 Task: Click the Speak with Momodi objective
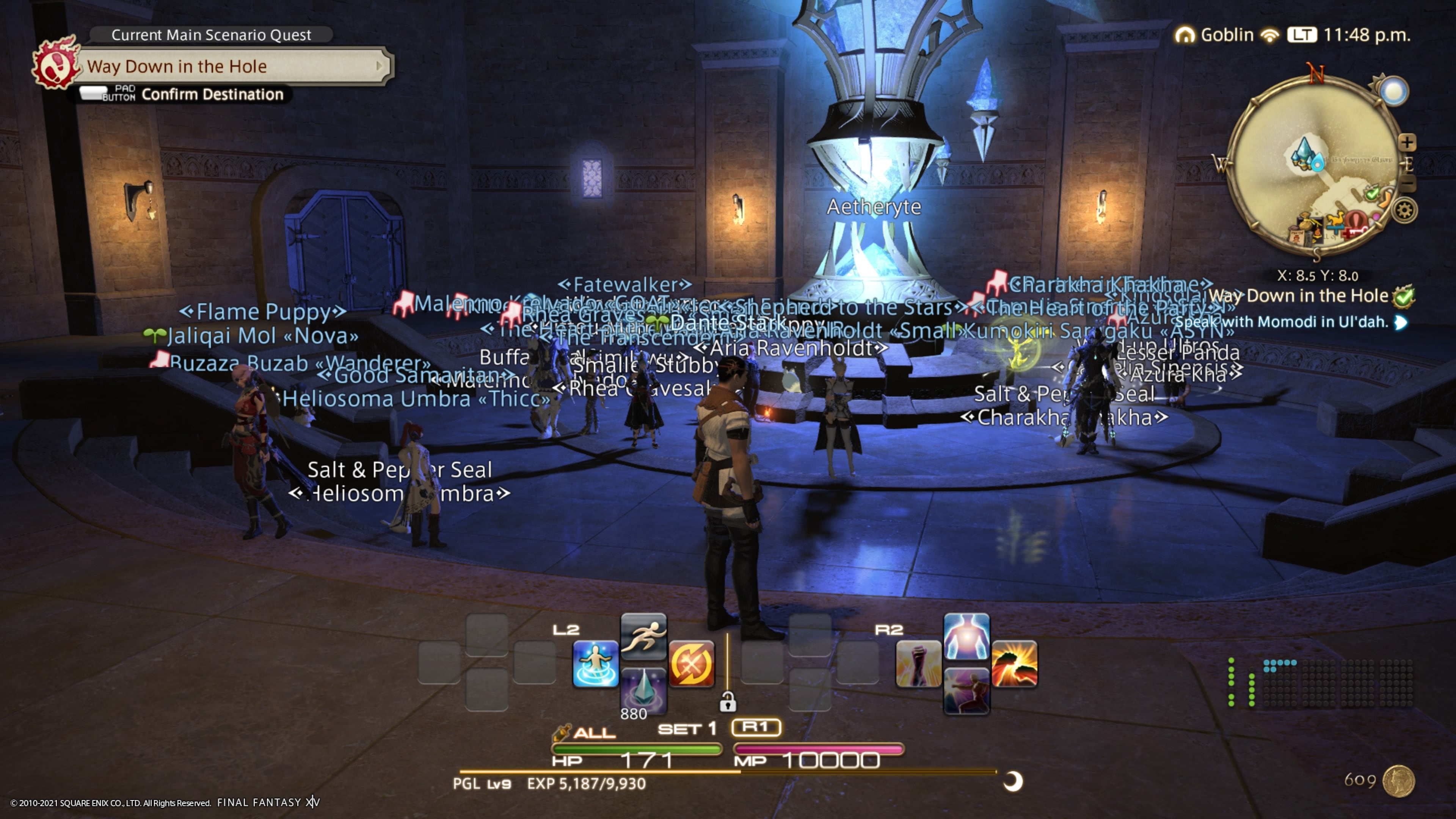click(x=1282, y=322)
